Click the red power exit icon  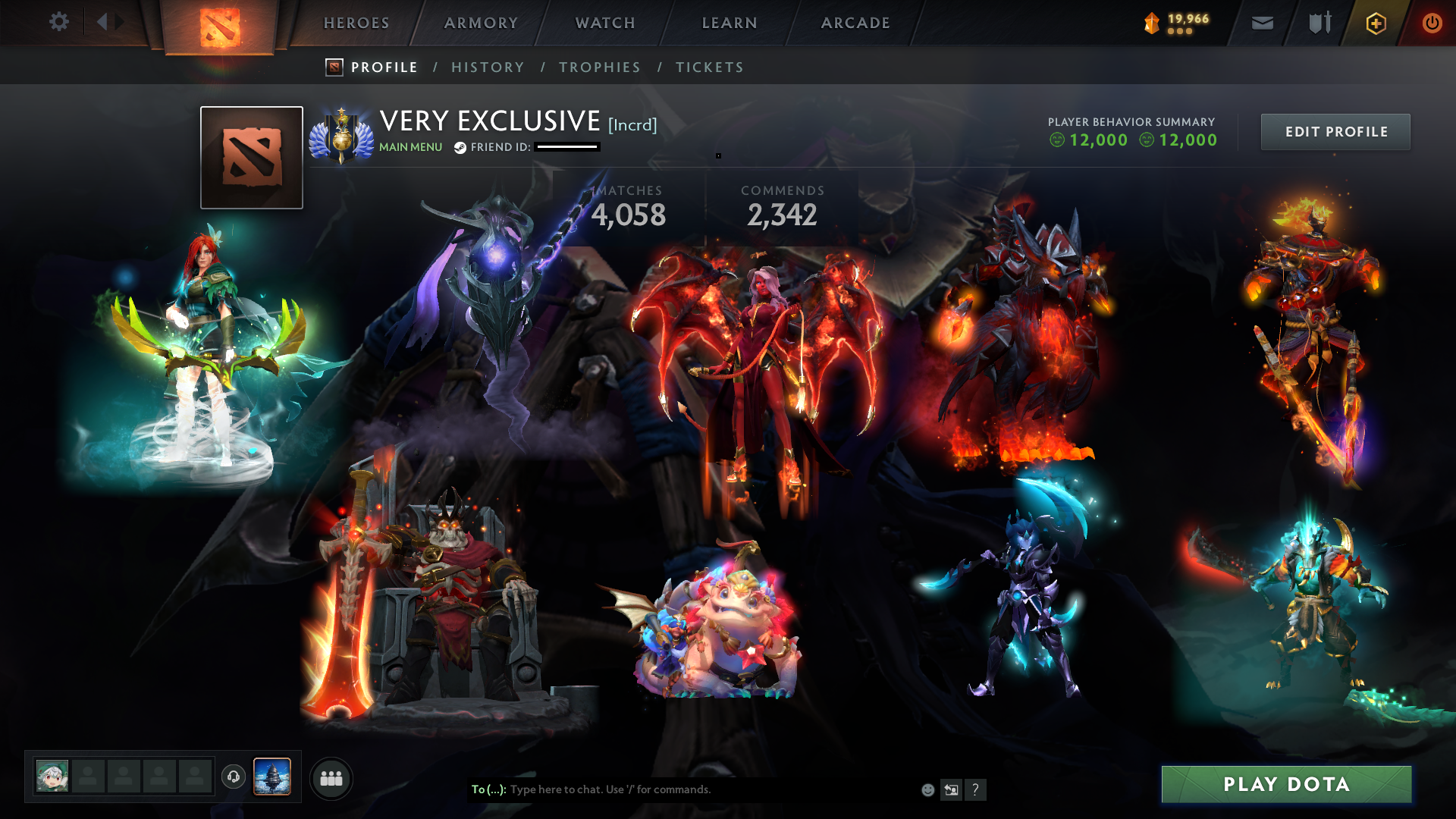(x=1432, y=23)
